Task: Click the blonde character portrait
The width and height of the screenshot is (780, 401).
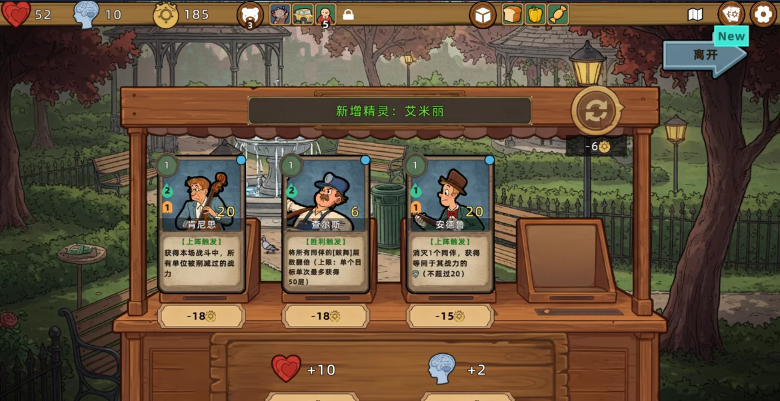Action: [325, 14]
